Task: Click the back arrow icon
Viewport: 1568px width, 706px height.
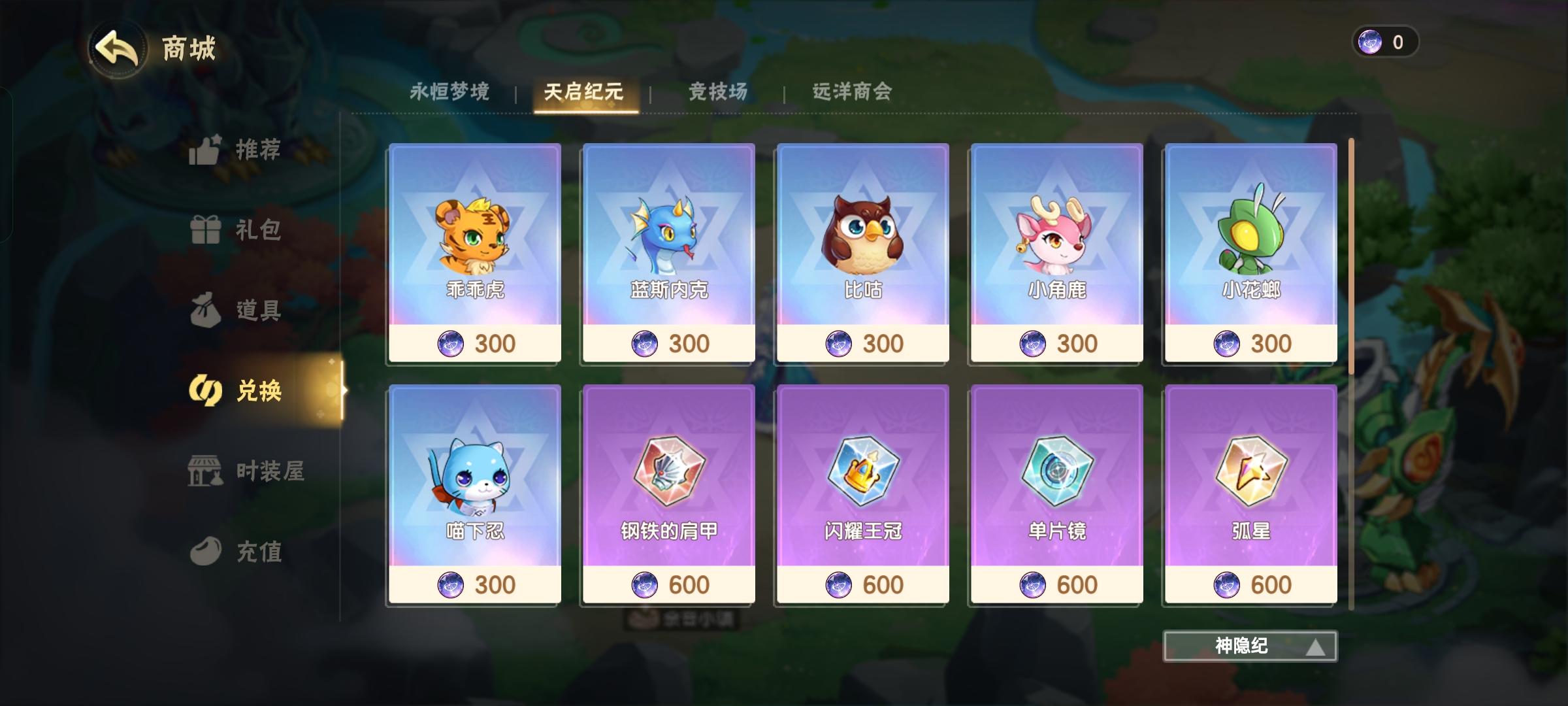Action: click(119, 46)
